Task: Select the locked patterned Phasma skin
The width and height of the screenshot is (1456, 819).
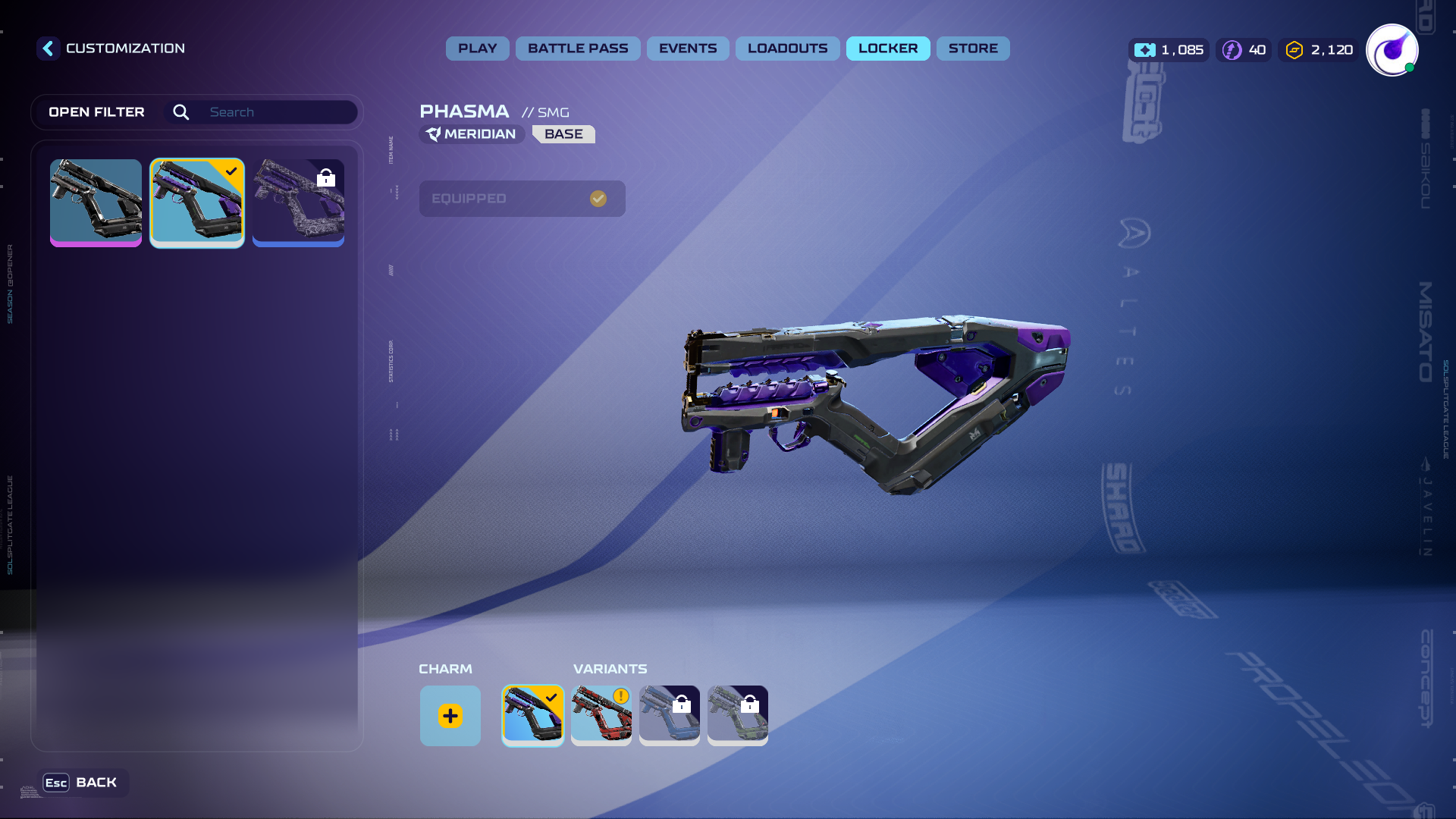Action: point(298,202)
